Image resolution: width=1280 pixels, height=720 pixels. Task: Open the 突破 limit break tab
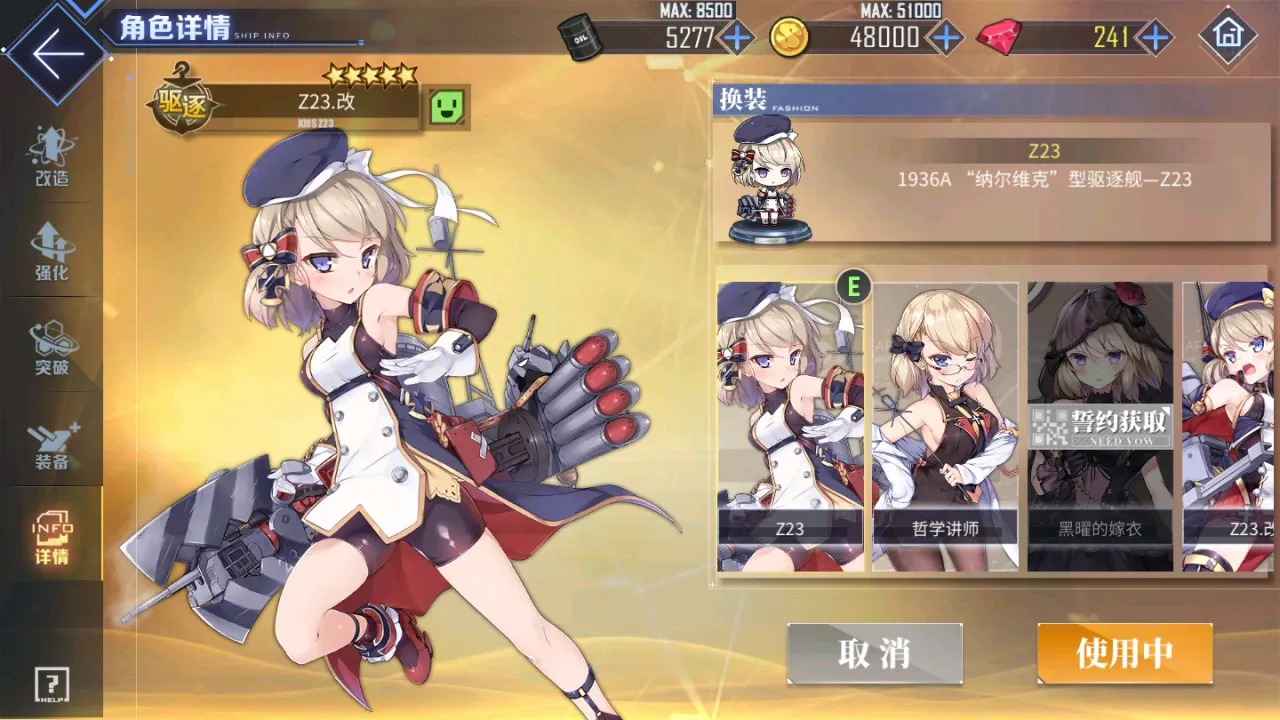pyautogui.click(x=51, y=348)
